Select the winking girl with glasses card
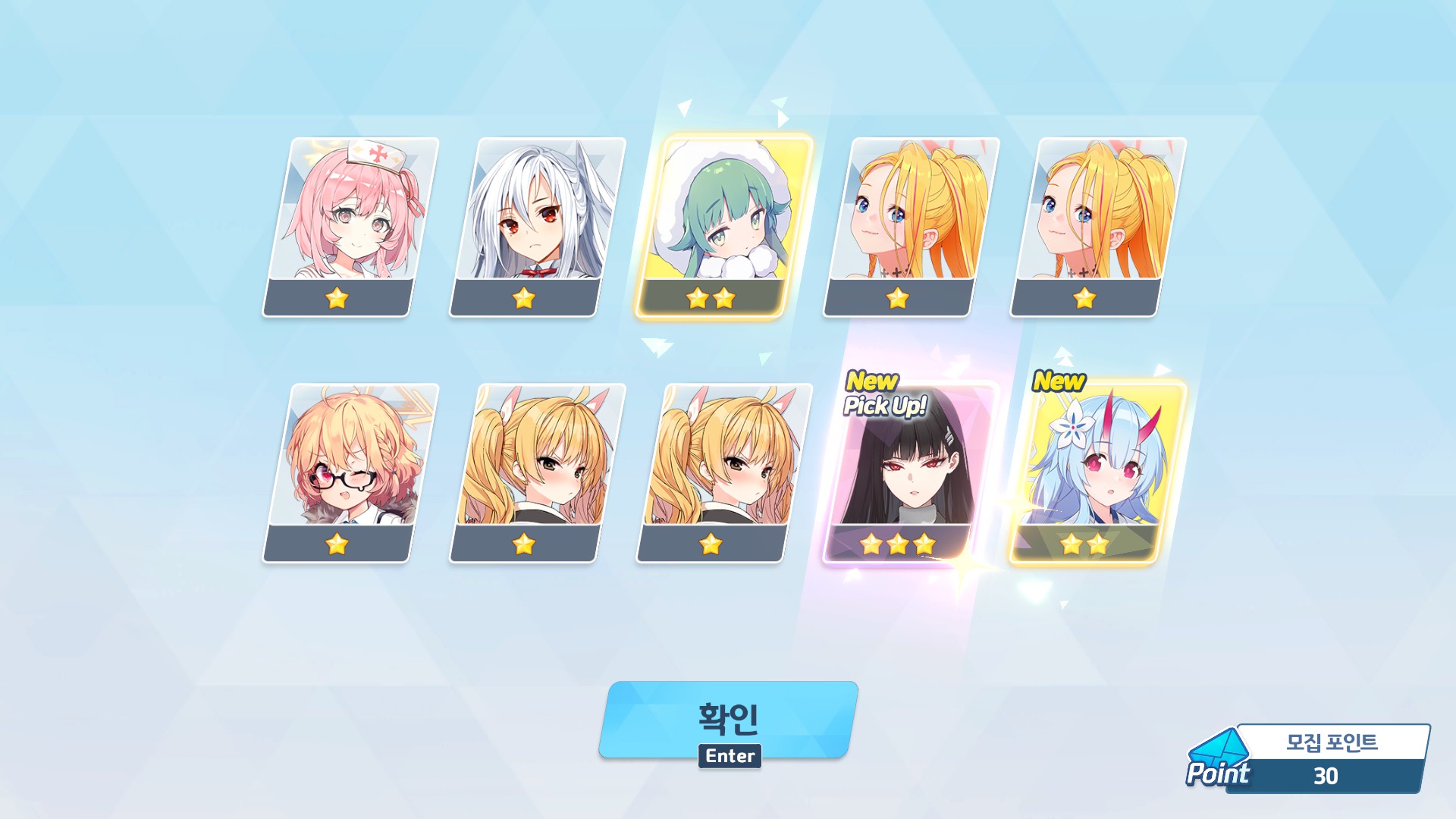Viewport: 1456px width, 819px height. [x=350, y=472]
